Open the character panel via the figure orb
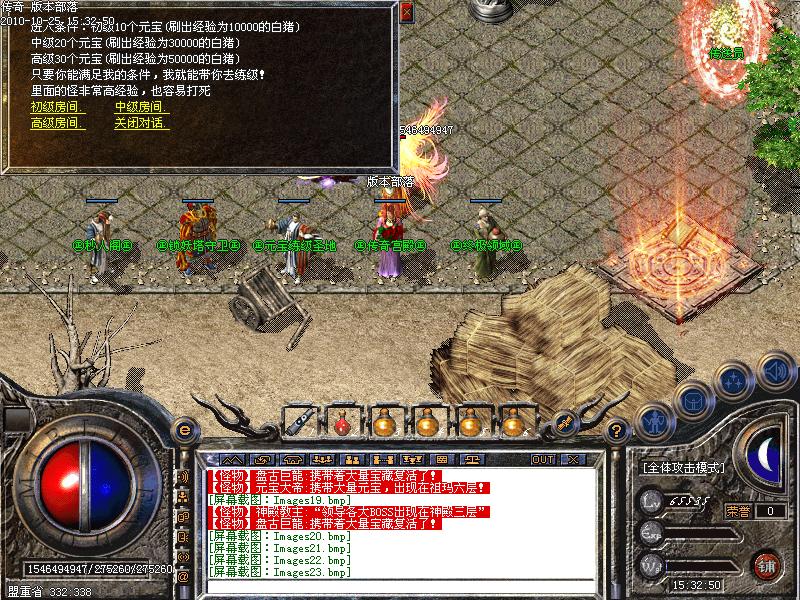800x600 pixels. (x=653, y=420)
